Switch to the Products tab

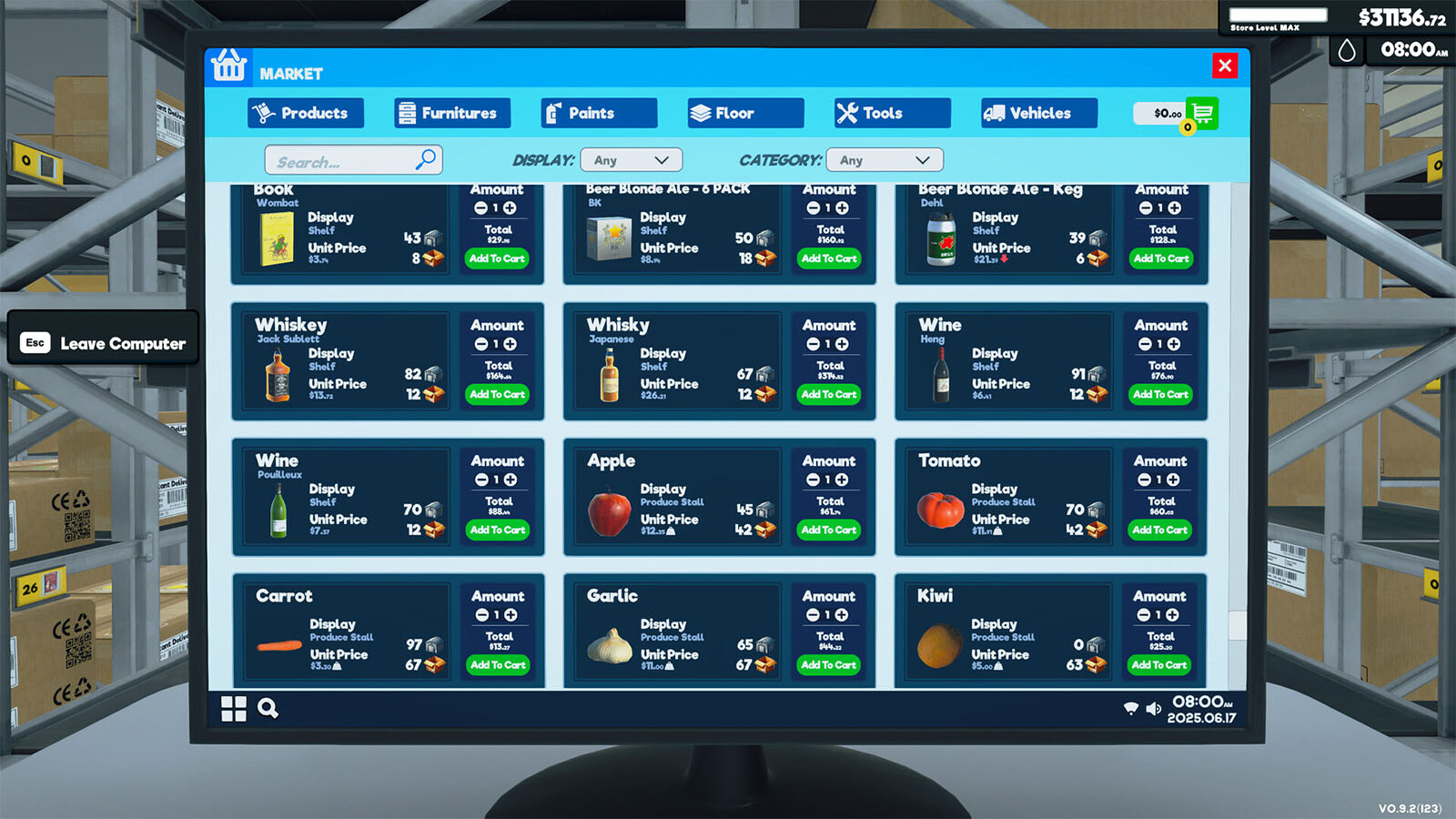click(x=305, y=113)
